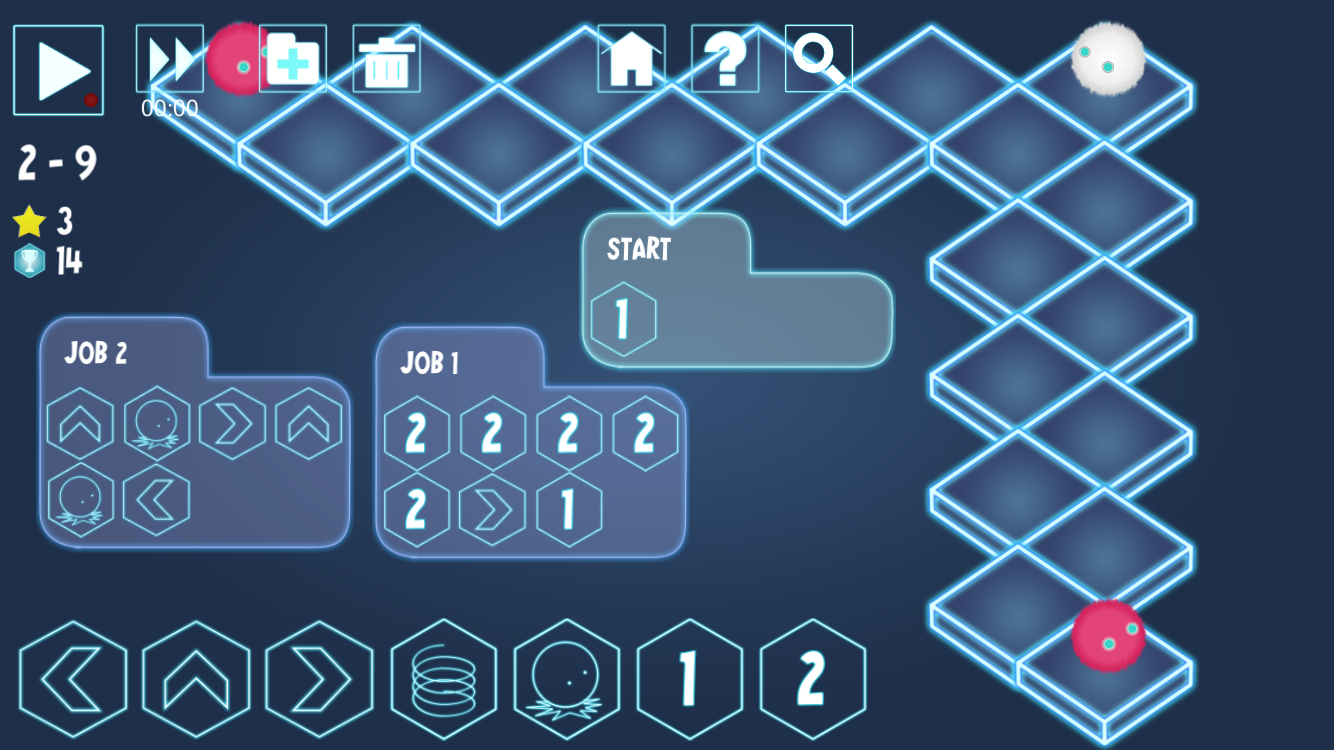This screenshot has width=1334, height=750.
Task: Select the call Job 2 command tile
Action: pyautogui.click(x=812, y=680)
